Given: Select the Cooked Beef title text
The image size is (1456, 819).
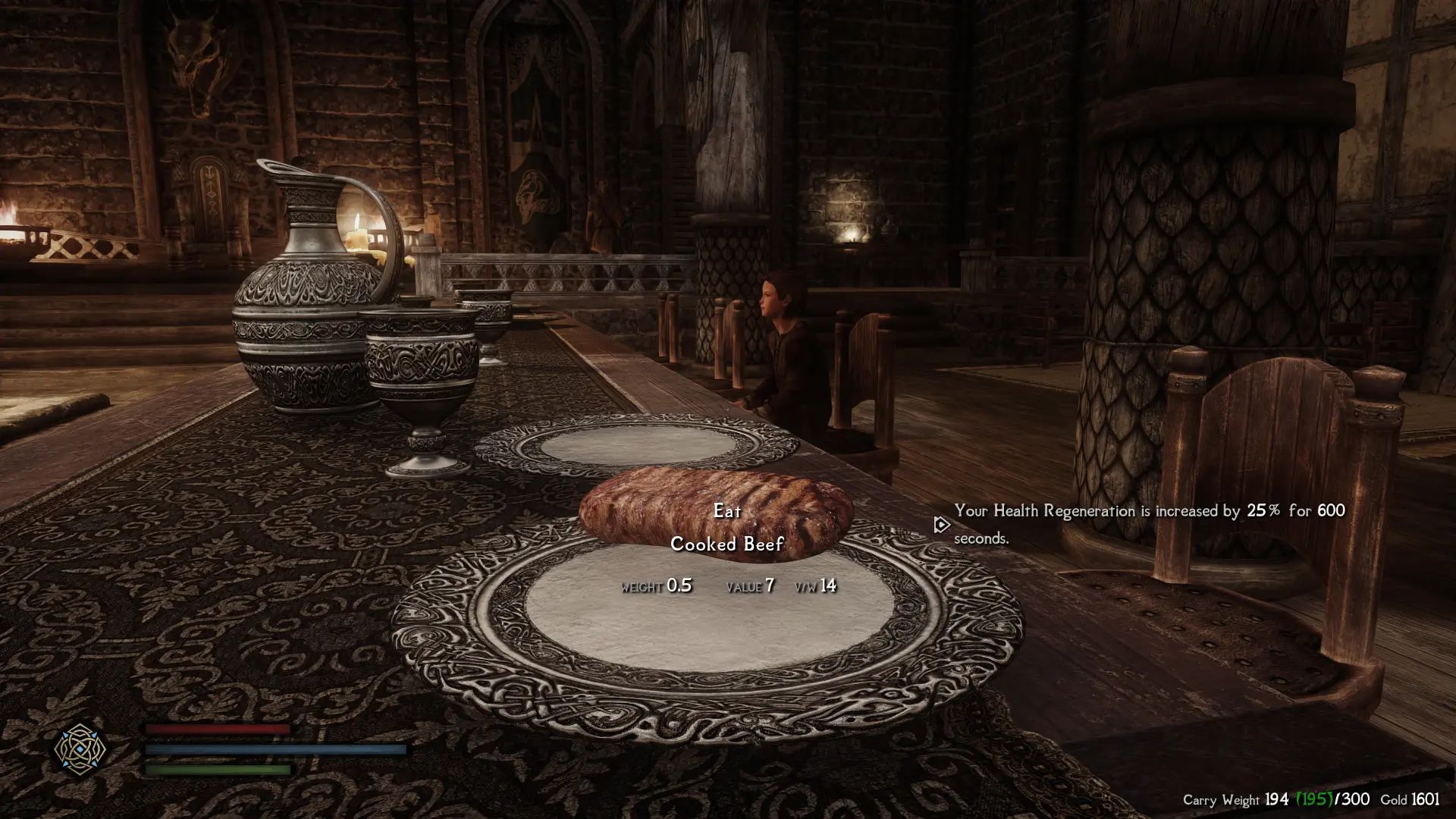Looking at the screenshot, I should pyautogui.click(x=726, y=544).
